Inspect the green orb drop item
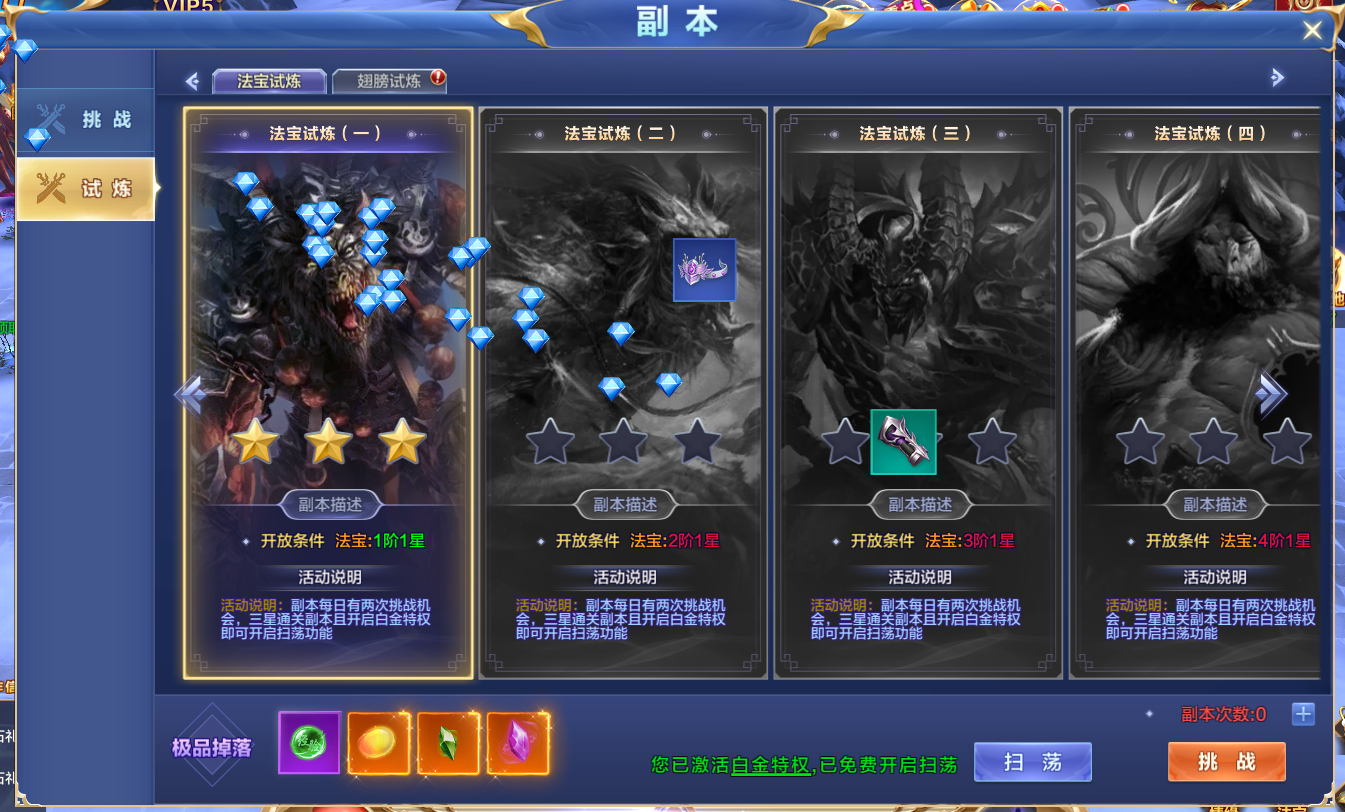The image size is (1345, 812). [309, 743]
